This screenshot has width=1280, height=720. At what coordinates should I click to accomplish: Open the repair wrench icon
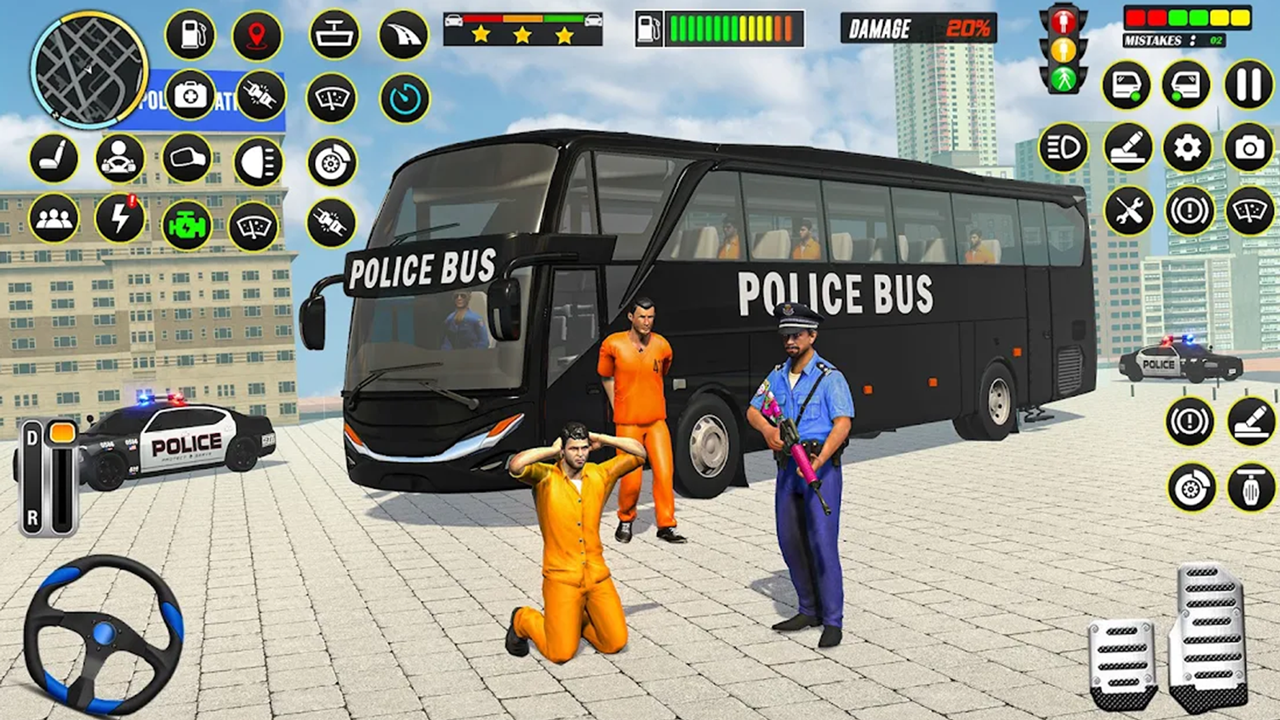tap(1129, 212)
